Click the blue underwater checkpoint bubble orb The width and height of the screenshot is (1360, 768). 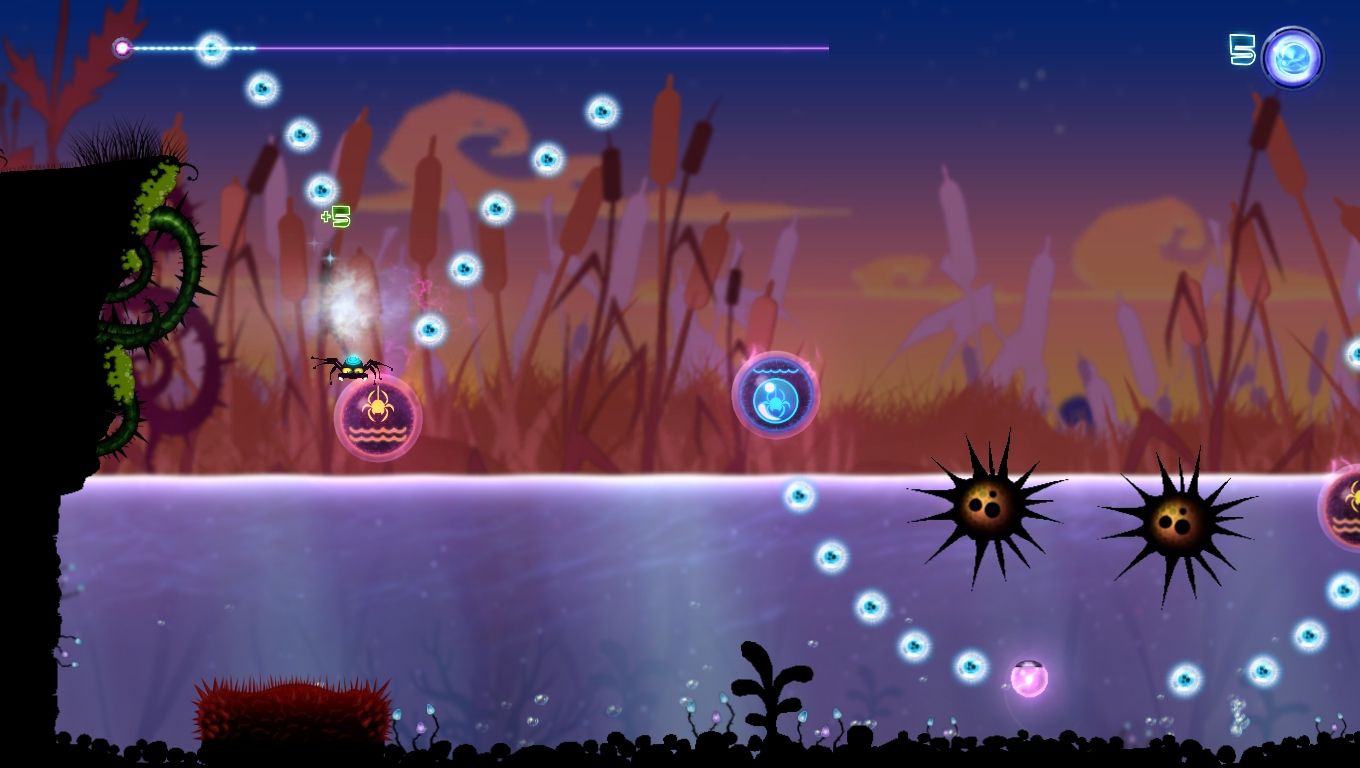pyautogui.click(x=775, y=395)
